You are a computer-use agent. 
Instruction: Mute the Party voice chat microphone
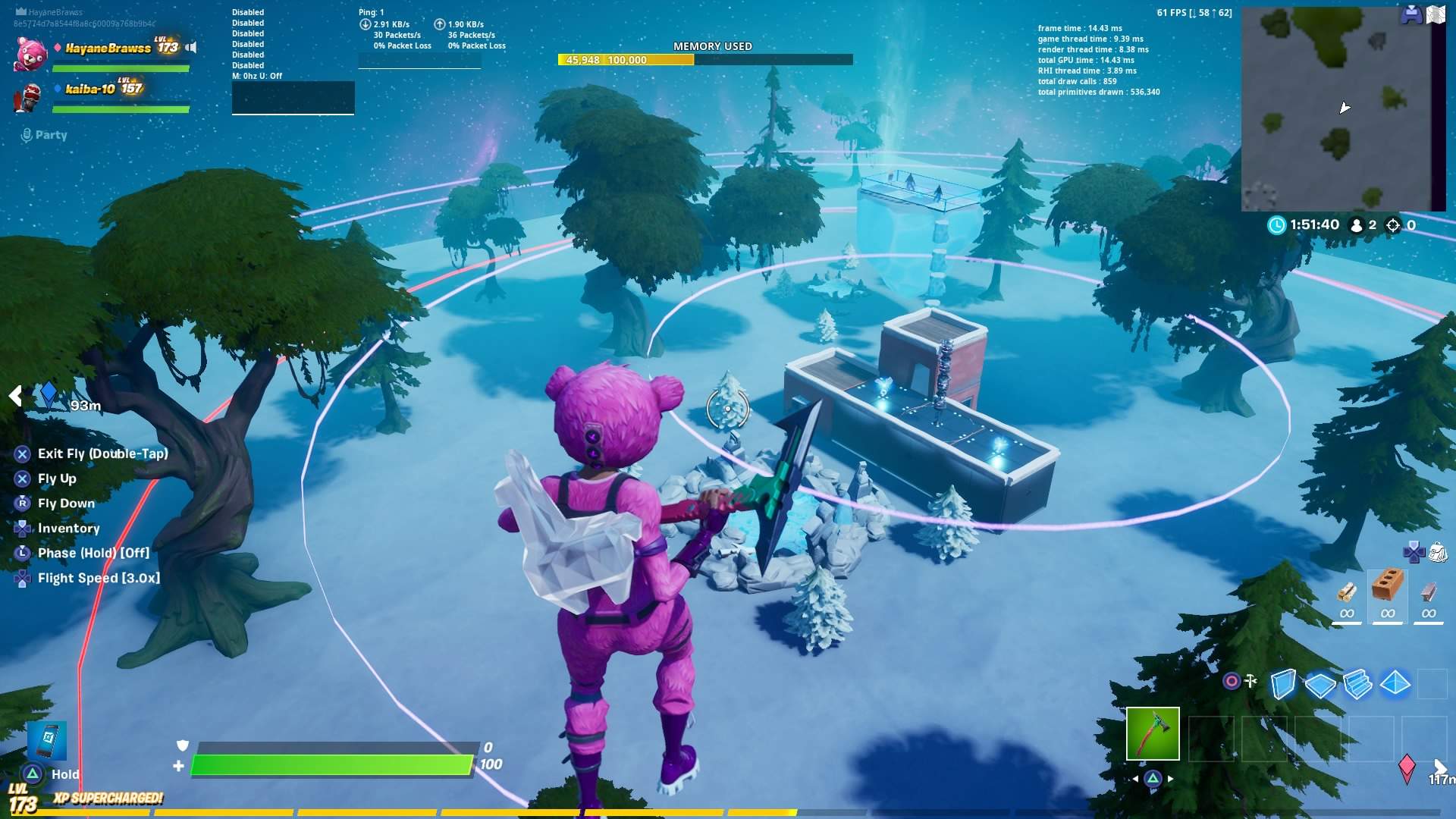(x=27, y=134)
